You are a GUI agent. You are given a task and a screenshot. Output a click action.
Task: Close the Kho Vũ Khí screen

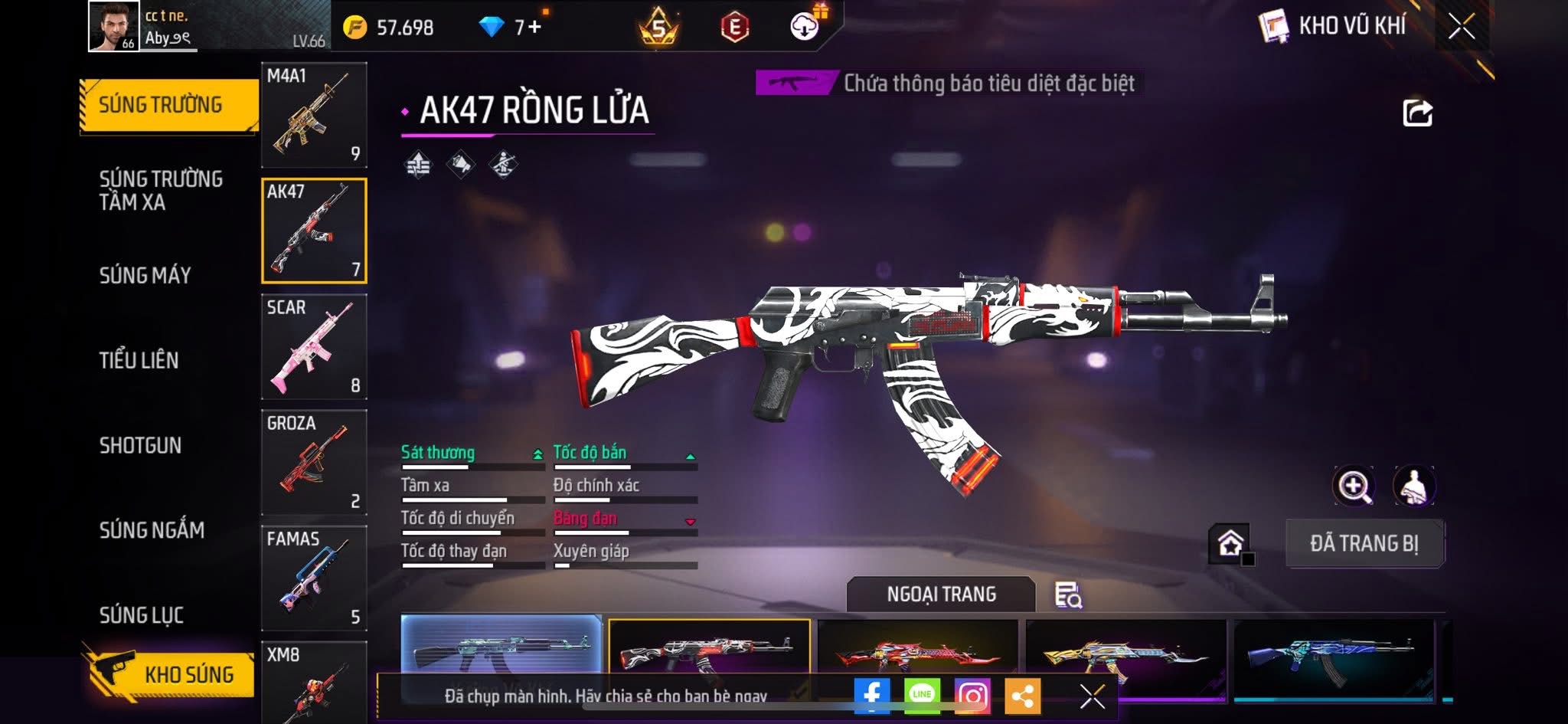pyautogui.click(x=1461, y=27)
